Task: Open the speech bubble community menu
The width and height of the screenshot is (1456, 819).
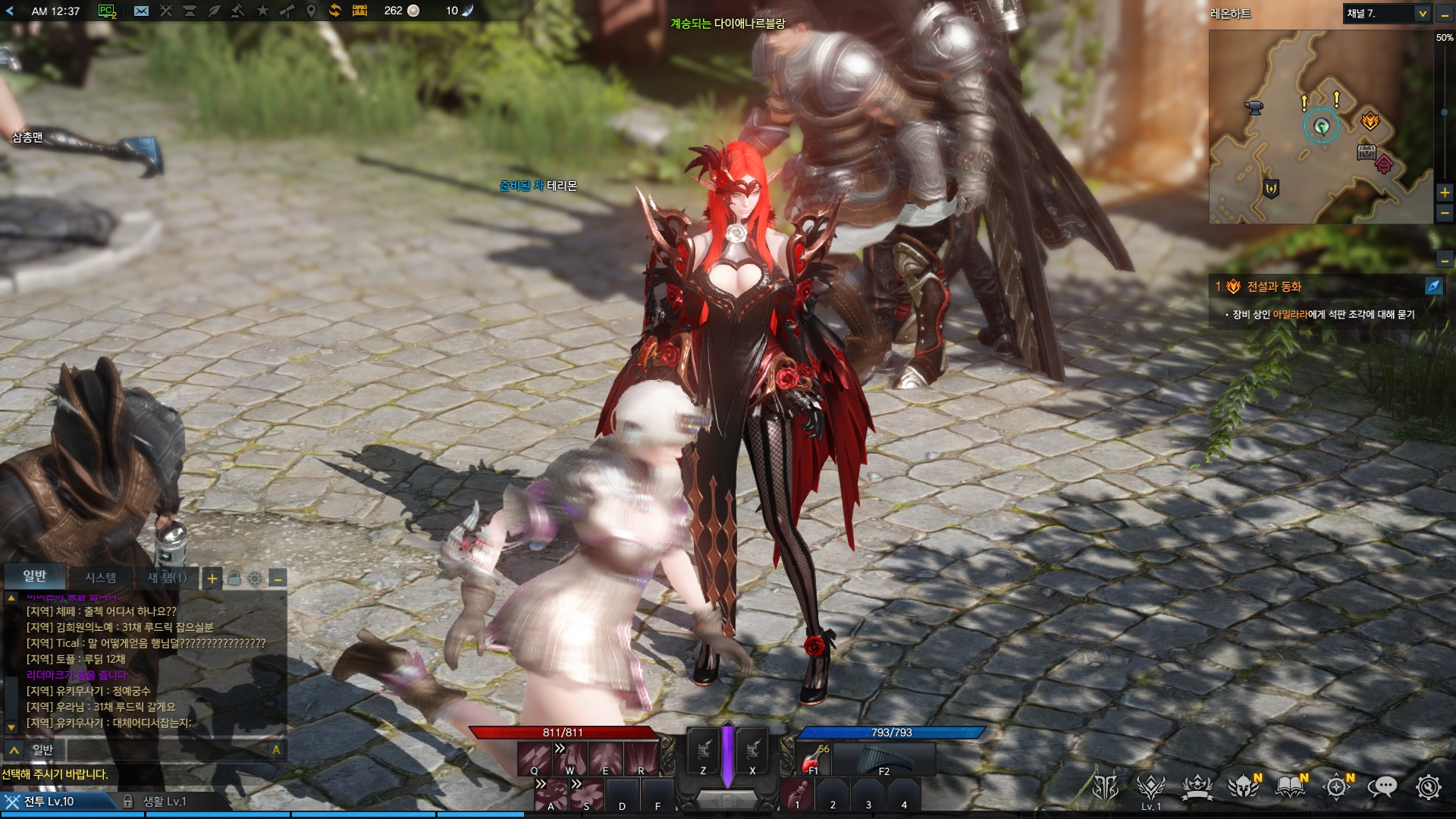Action: [1382, 787]
